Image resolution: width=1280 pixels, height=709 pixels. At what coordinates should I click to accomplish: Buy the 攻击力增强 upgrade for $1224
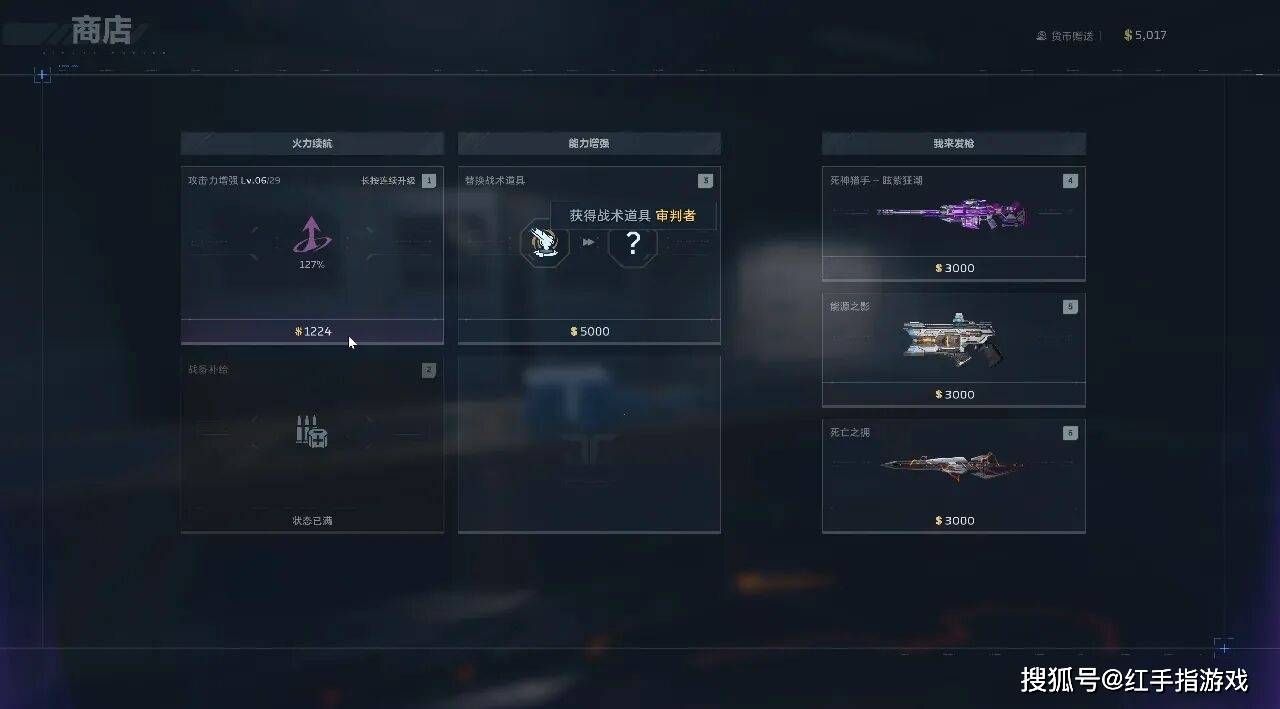312,331
